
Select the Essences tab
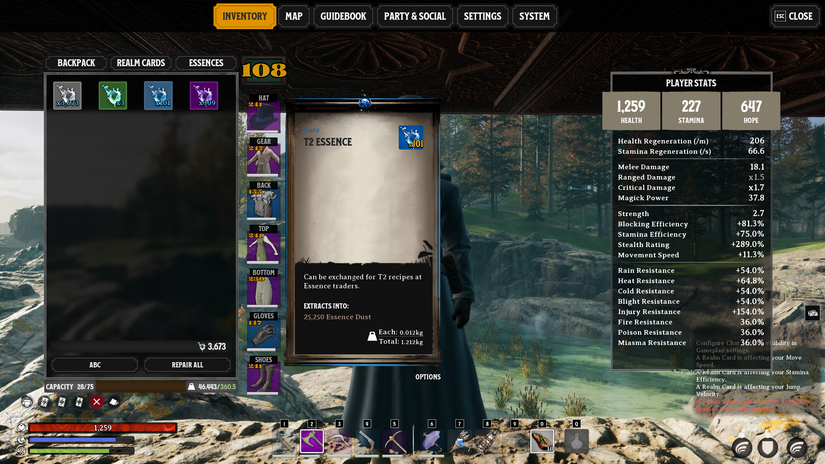(206, 63)
